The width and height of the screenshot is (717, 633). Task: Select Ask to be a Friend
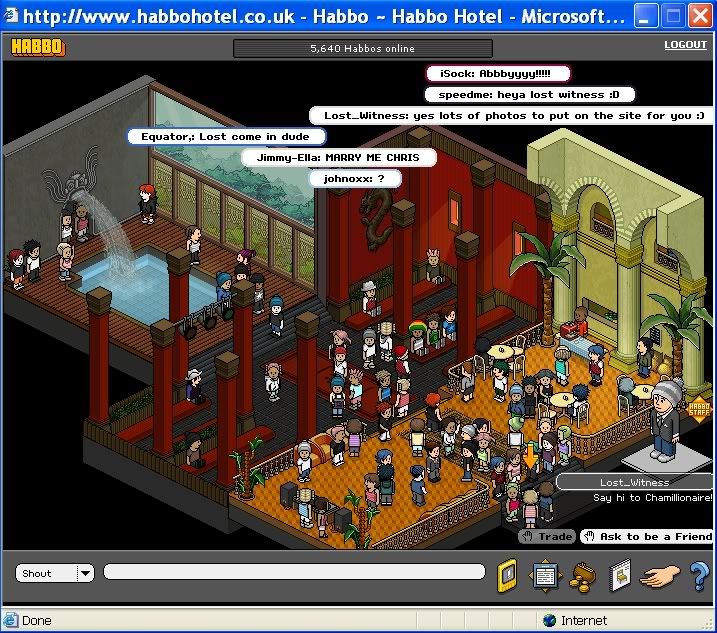coord(647,537)
